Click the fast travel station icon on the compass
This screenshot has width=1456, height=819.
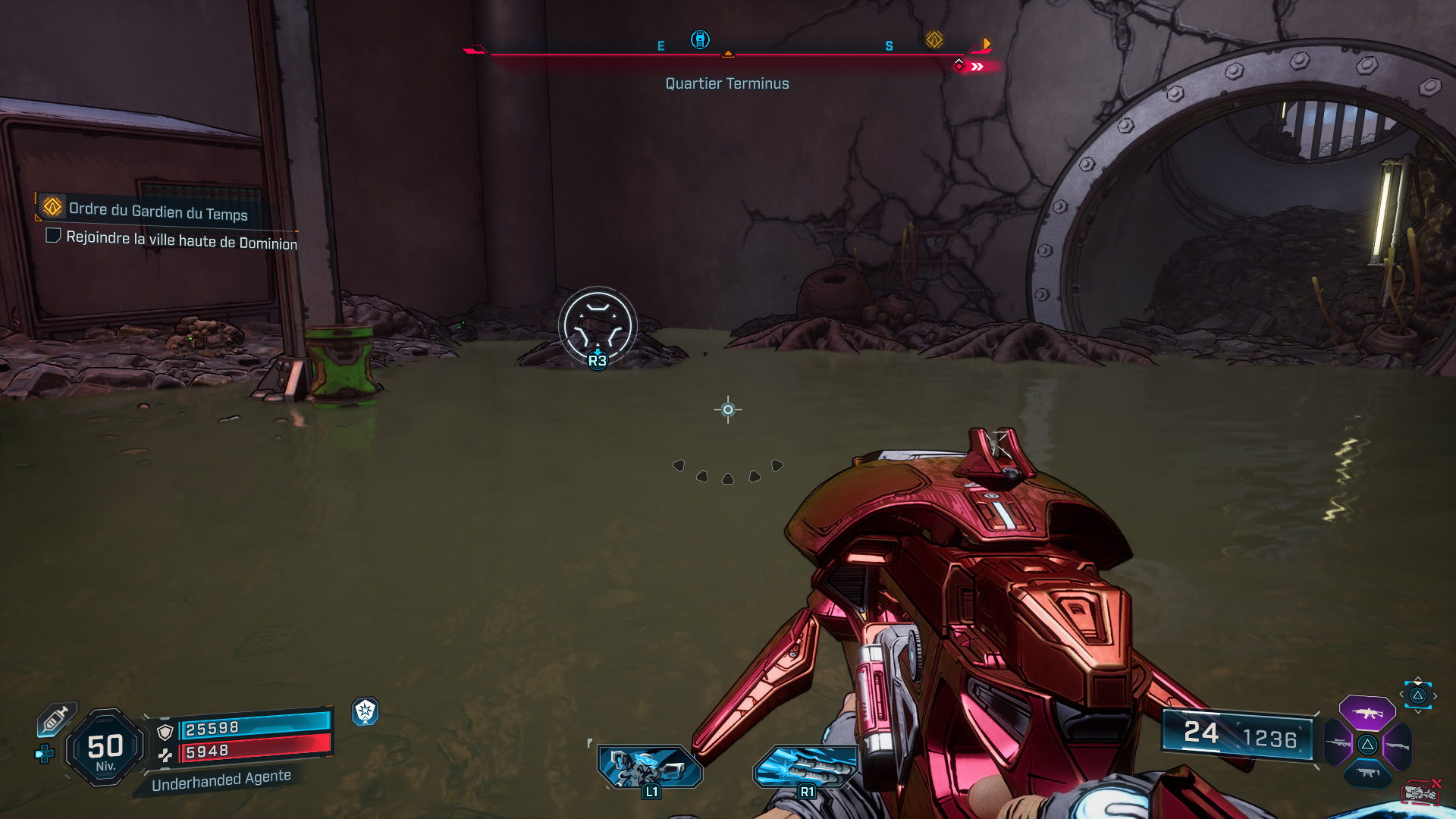click(699, 40)
